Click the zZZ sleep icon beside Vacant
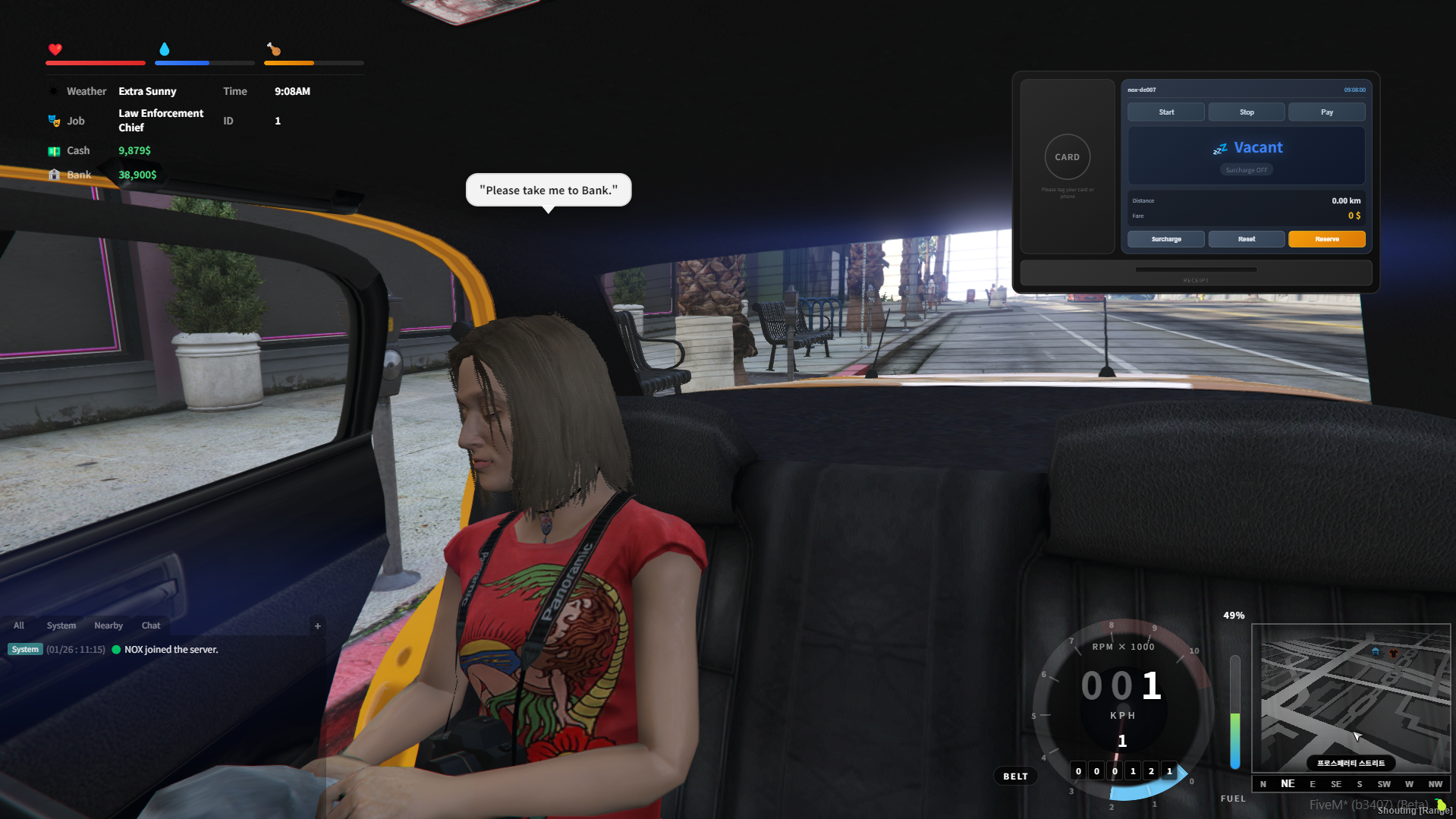 click(1219, 148)
